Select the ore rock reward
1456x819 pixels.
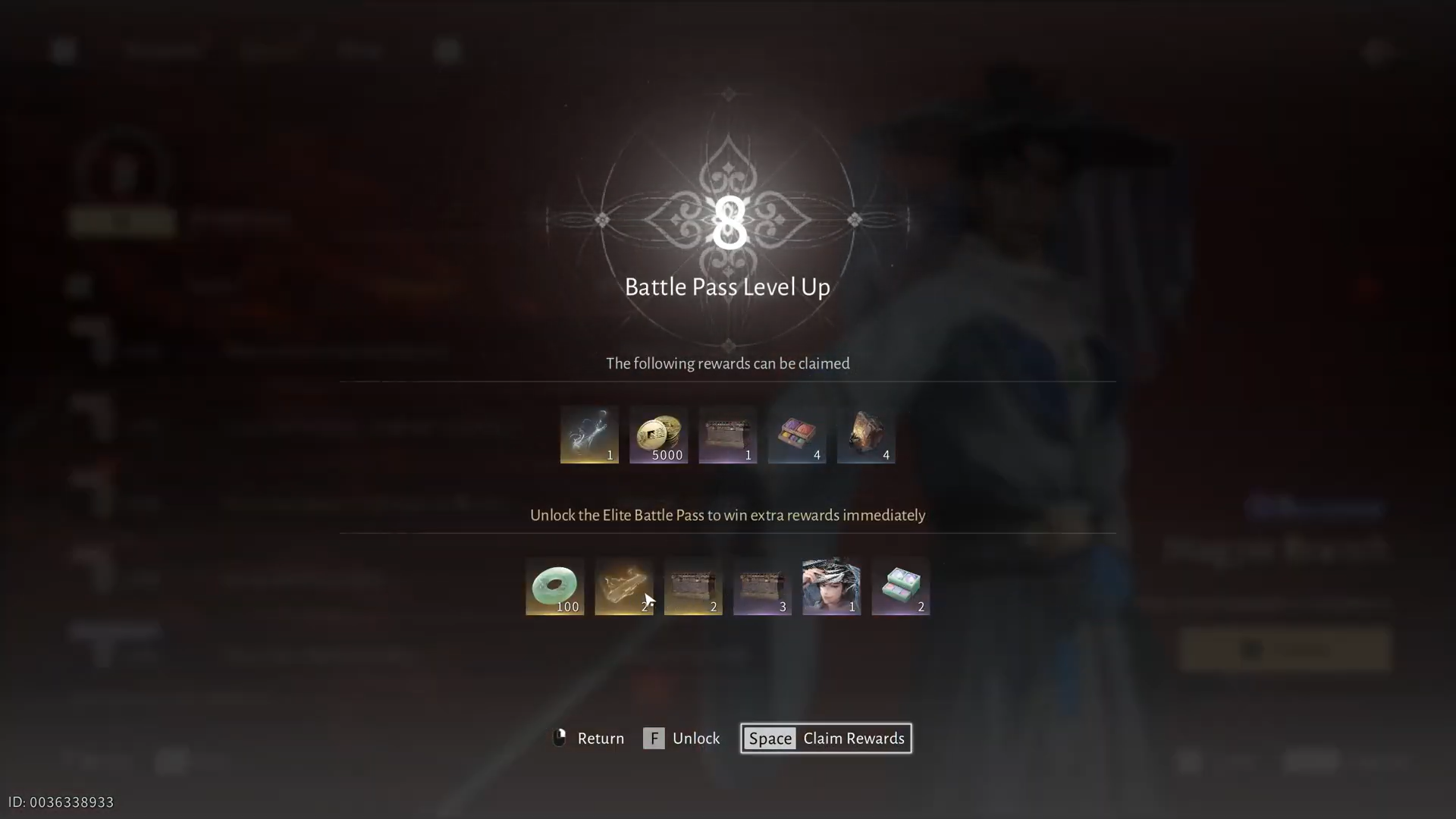pos(866,435)
